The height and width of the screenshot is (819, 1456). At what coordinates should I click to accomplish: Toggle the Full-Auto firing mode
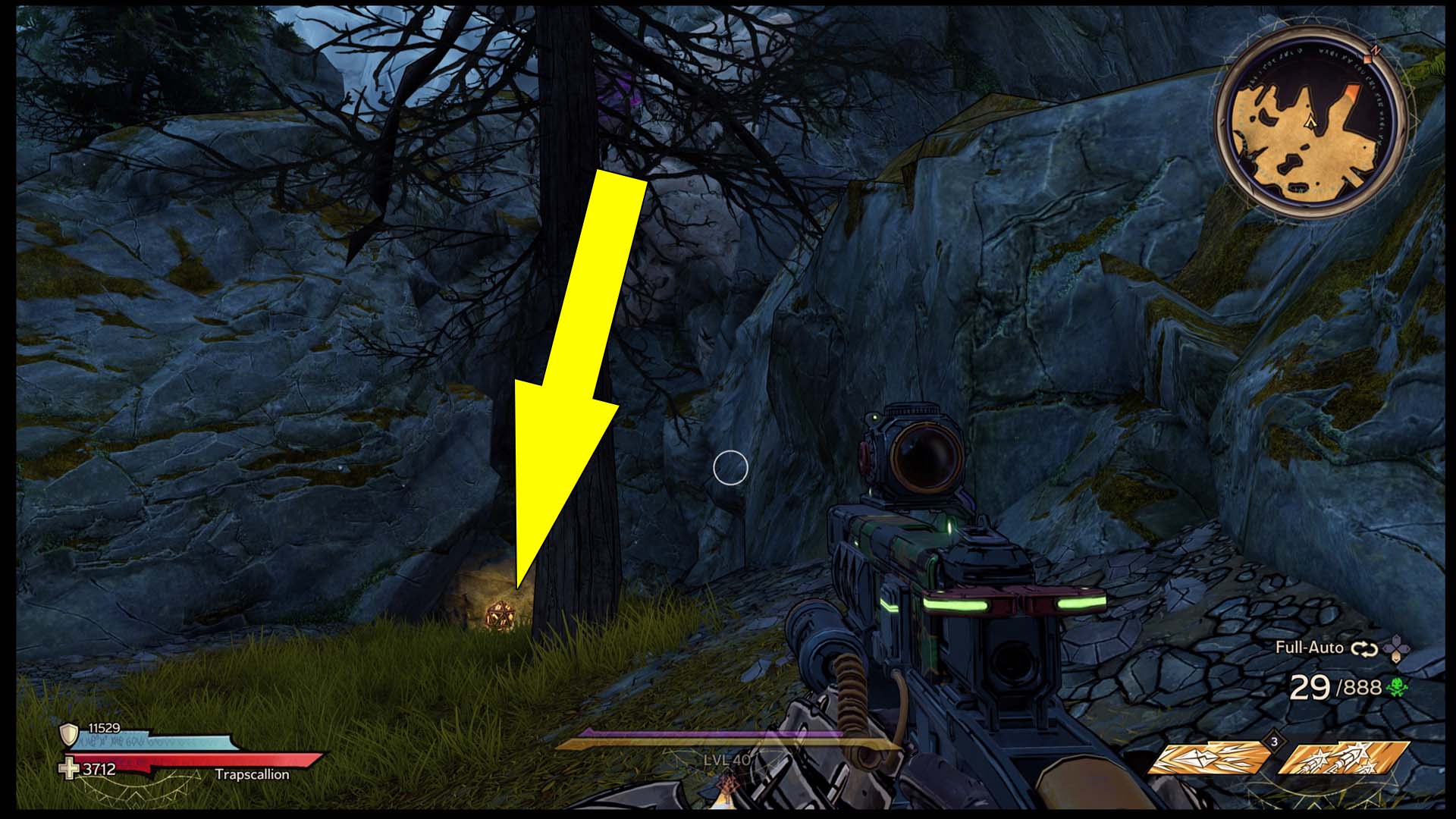(x=1309, y=647)
